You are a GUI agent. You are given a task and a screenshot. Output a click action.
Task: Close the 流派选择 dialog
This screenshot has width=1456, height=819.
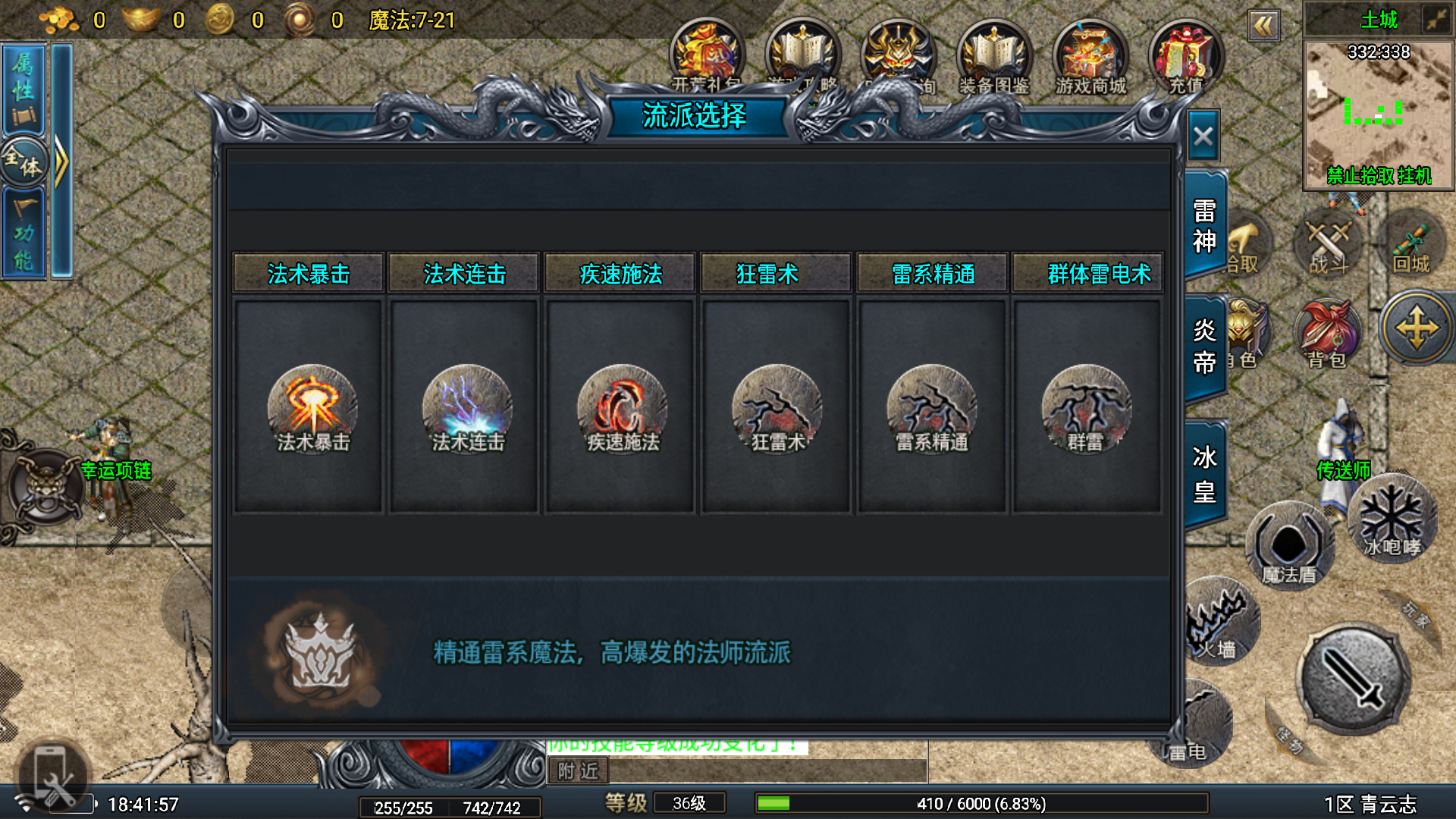pyautogui.click(x=1203, y=137)
